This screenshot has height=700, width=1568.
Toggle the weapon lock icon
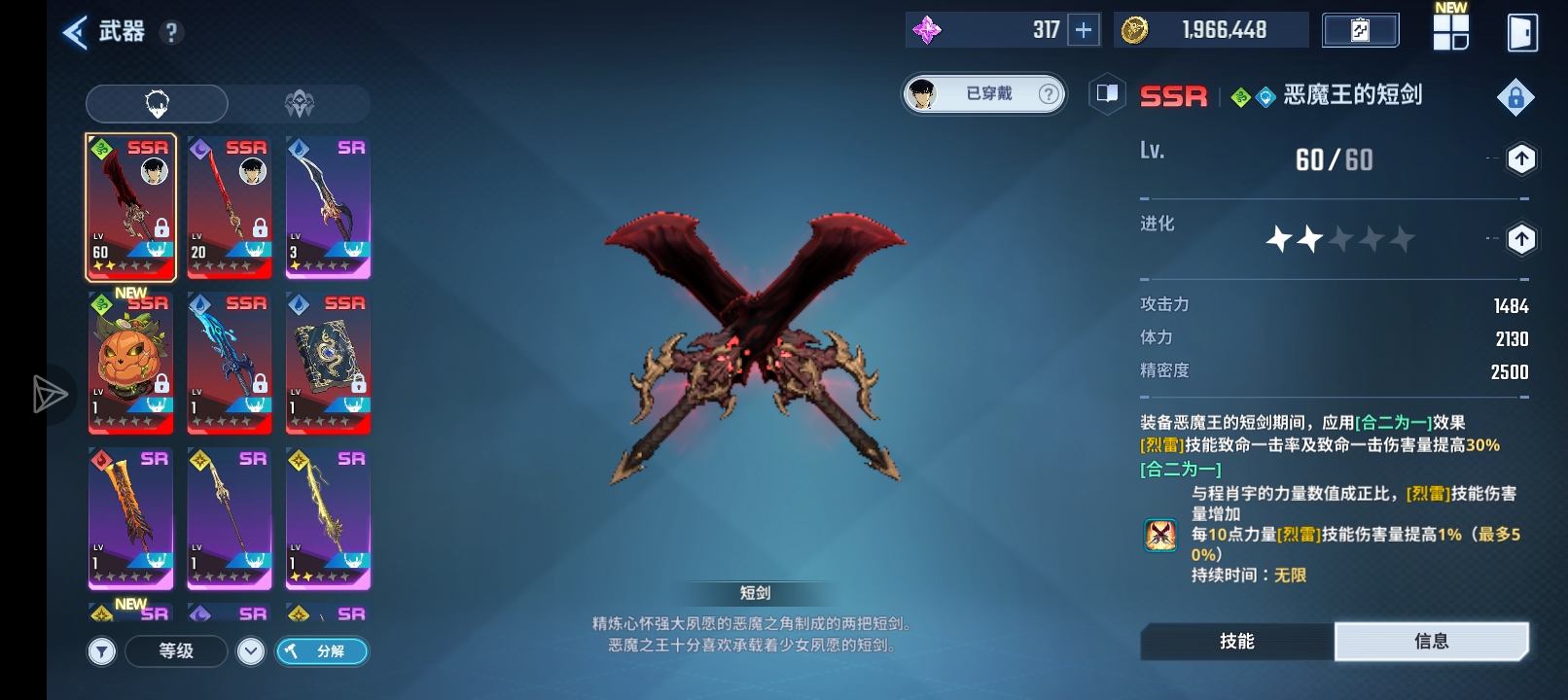[1515, 97]
